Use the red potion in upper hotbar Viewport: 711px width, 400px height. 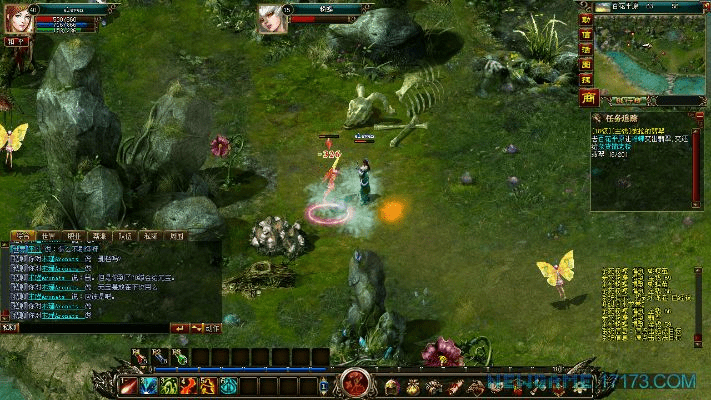pyautogui.click(x=138, y=356)
